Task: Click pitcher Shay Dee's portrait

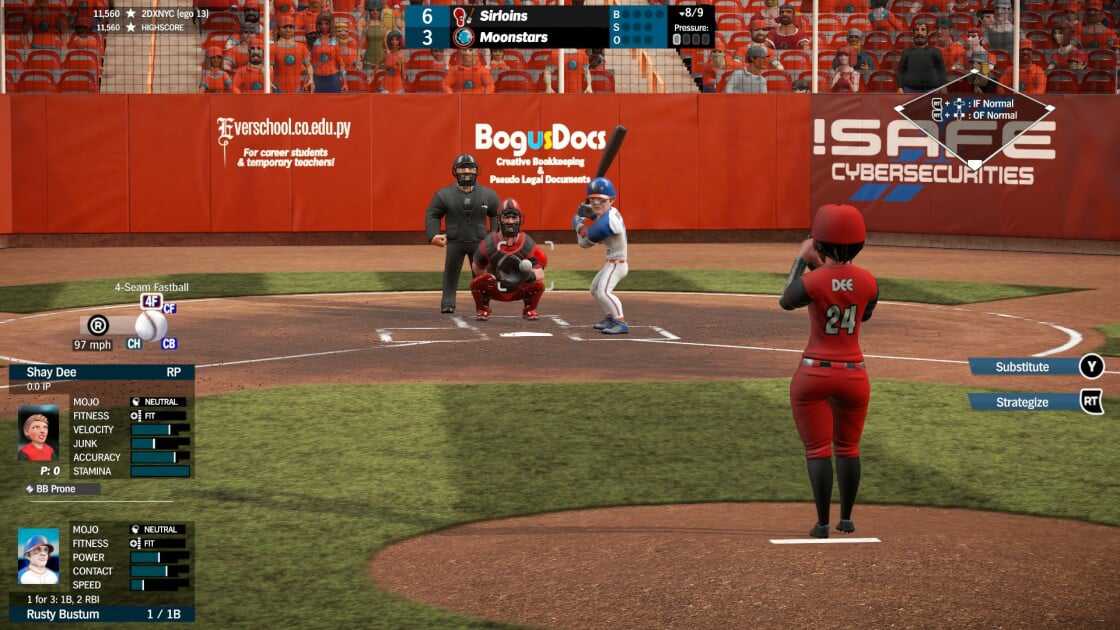Action: 38,432
